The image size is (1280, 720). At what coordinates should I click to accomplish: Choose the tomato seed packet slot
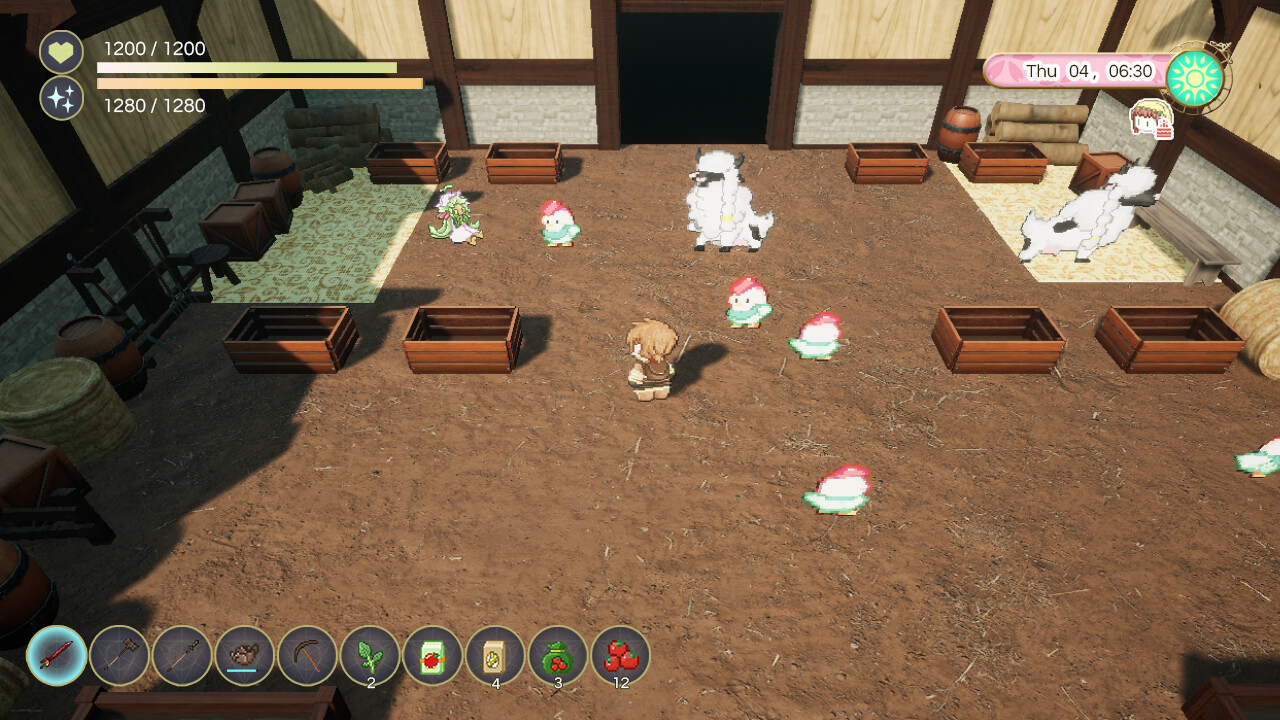click(433, 655)
